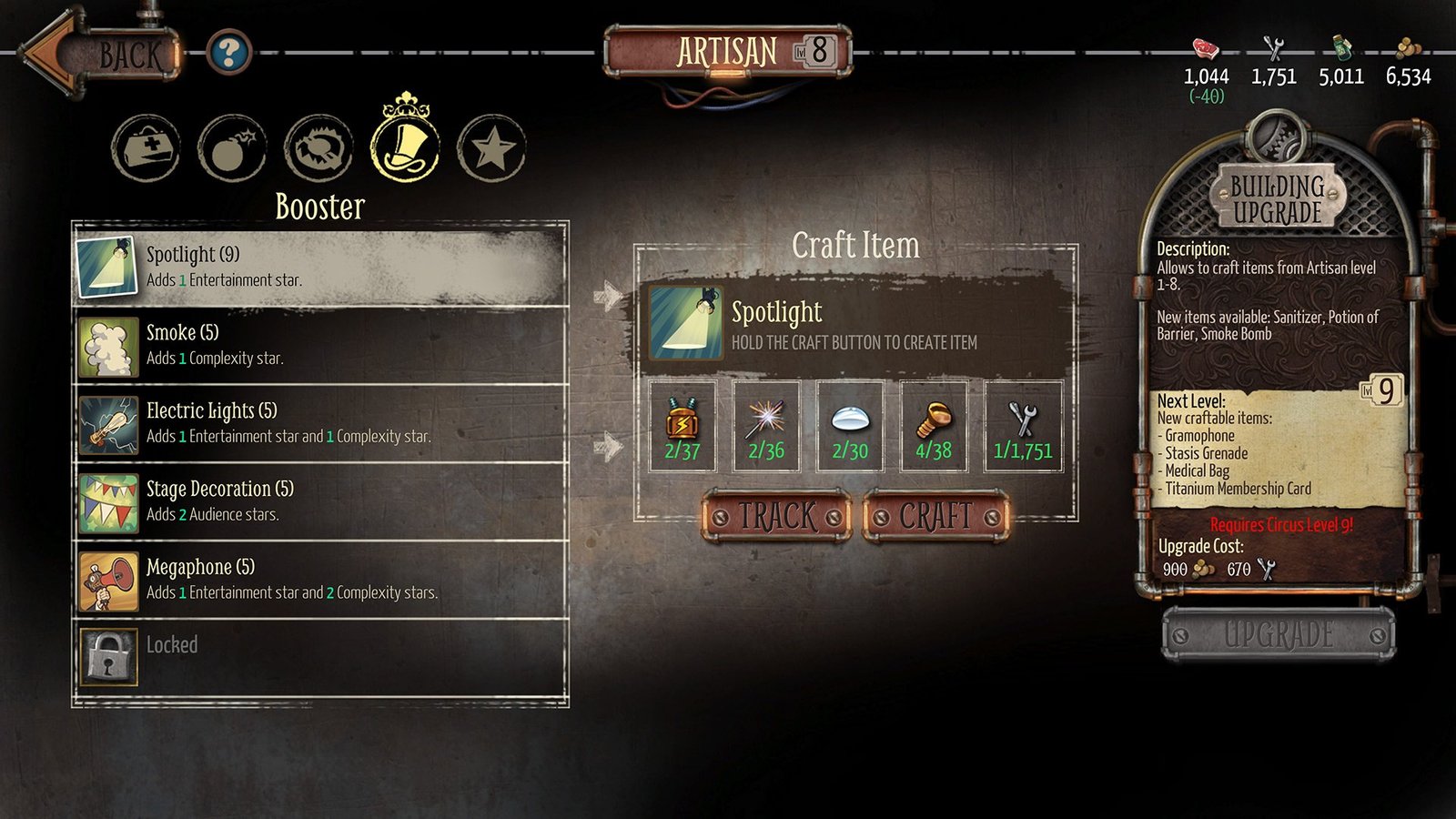
Task: Select the brass screw ingredient slot
Action: (x=934, y=426)
